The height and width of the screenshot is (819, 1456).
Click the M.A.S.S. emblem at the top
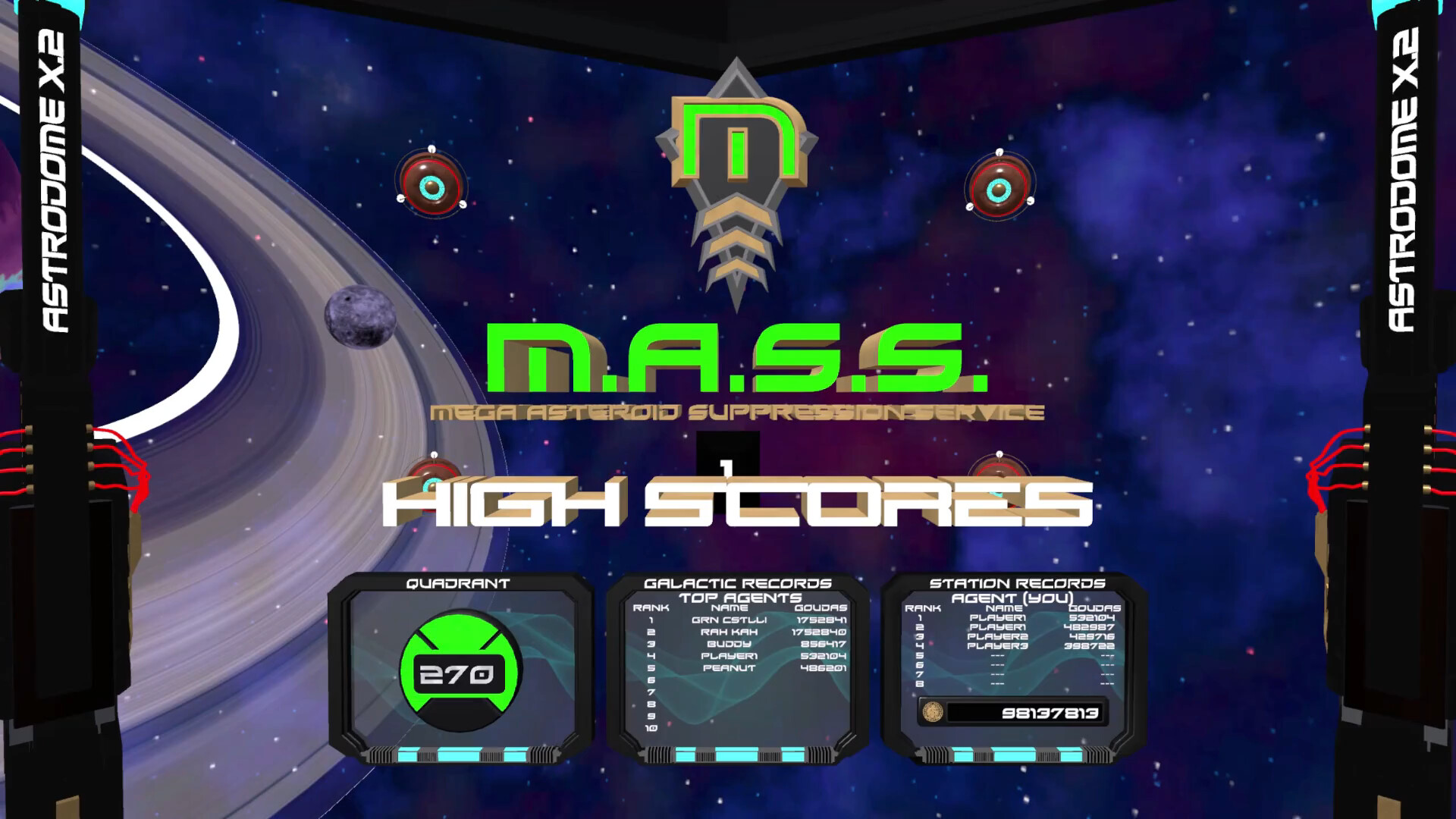739,174
